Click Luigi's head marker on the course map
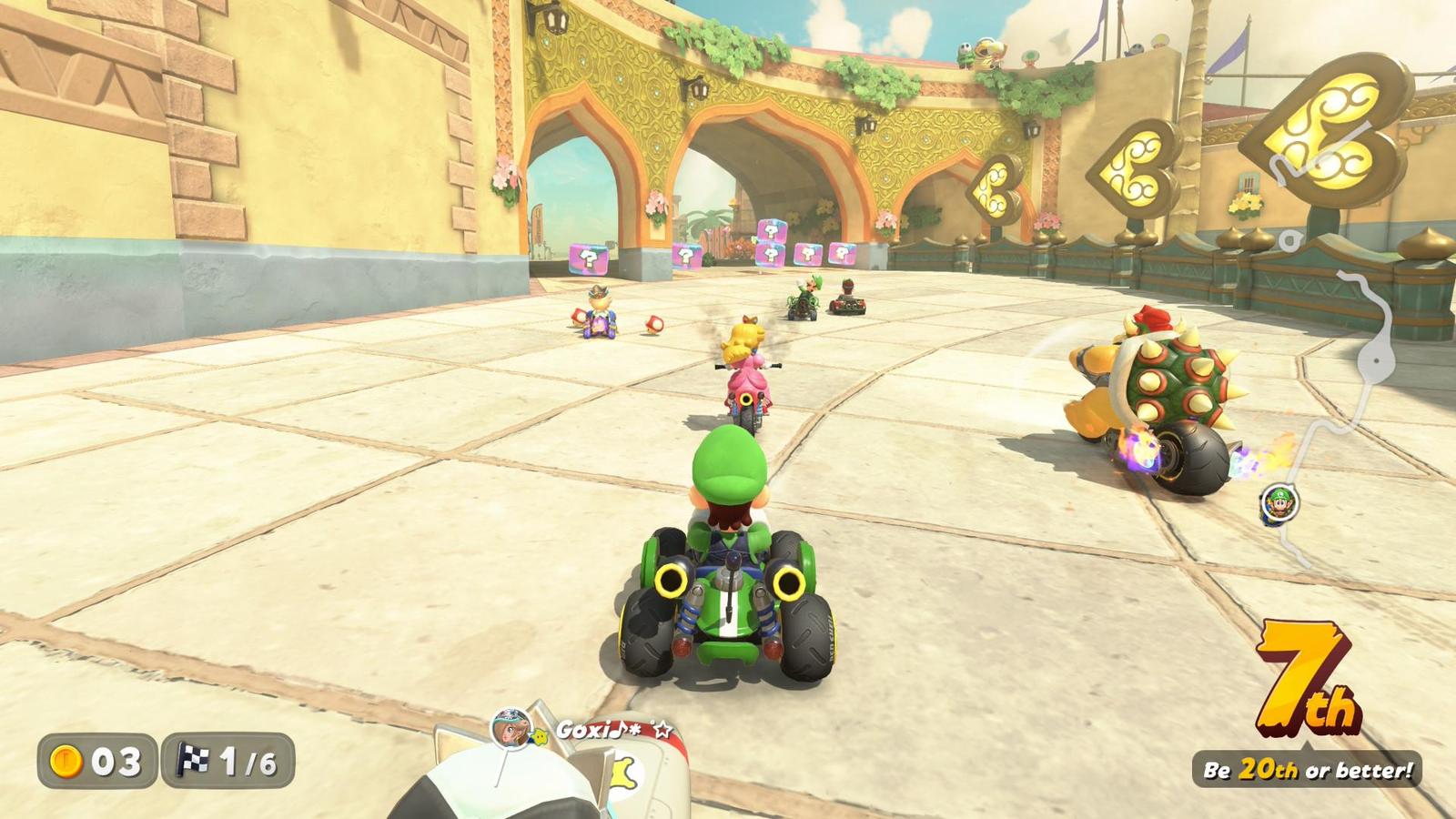 click(1280, 501)
